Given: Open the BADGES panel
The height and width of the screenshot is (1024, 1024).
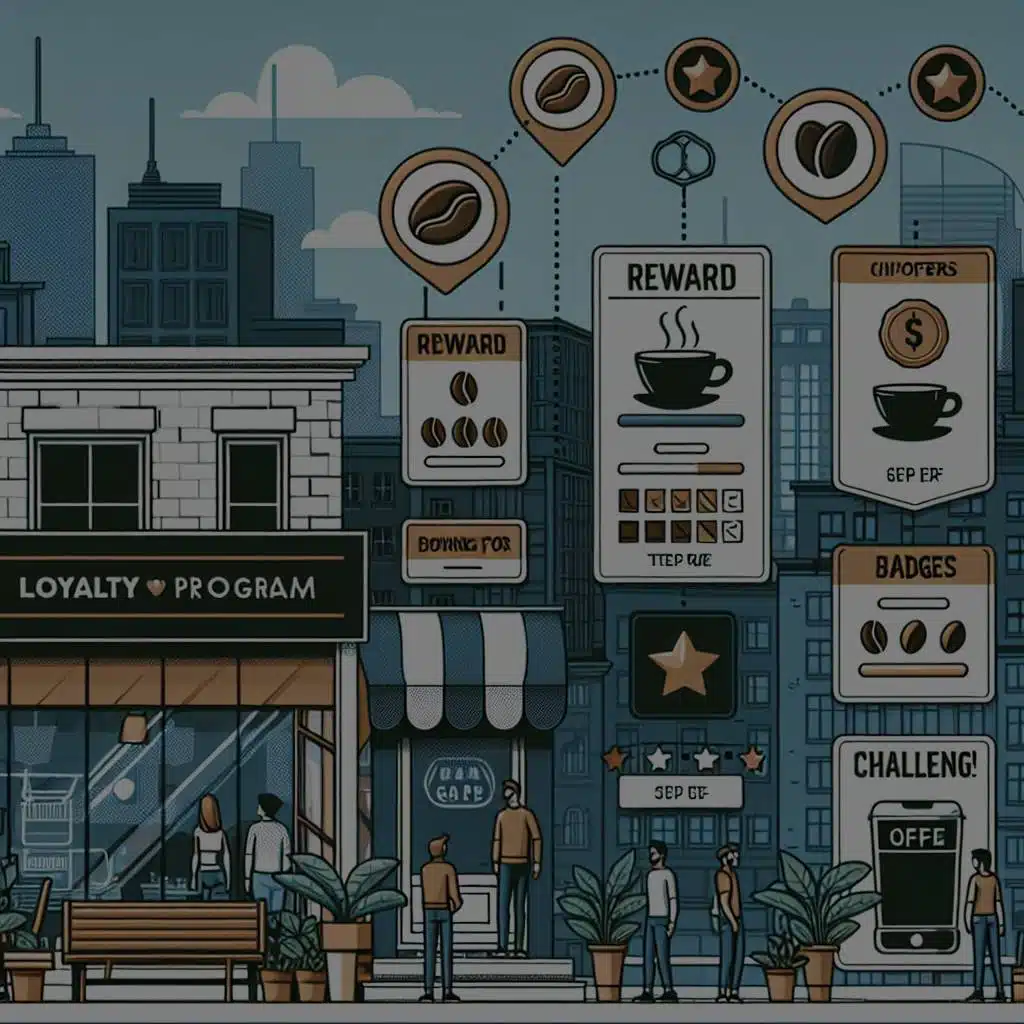Looking at the screenshot, I should (913, 622).
